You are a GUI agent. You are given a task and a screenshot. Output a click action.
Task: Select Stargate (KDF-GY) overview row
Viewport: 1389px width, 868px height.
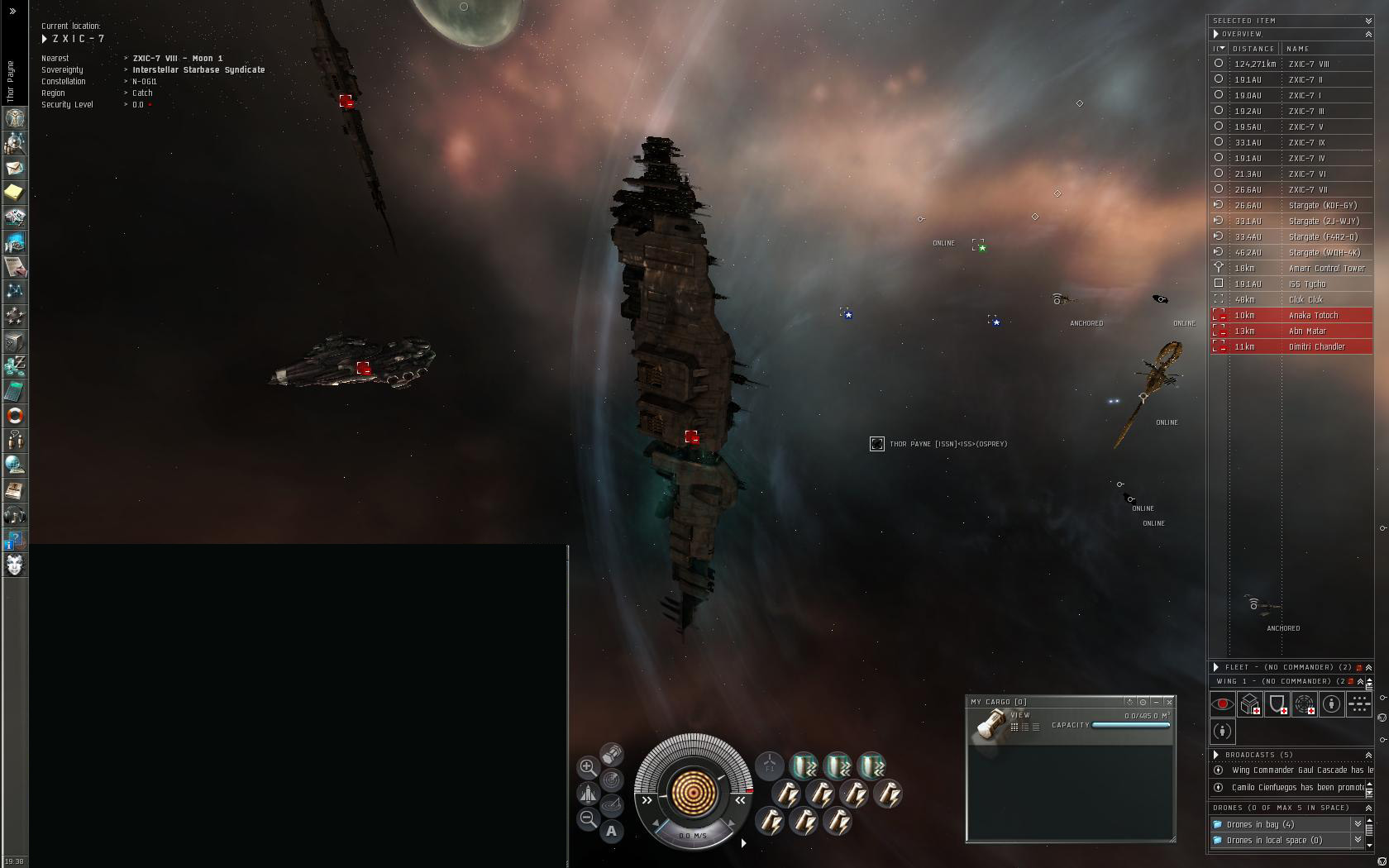click(x=1323, y=205)
